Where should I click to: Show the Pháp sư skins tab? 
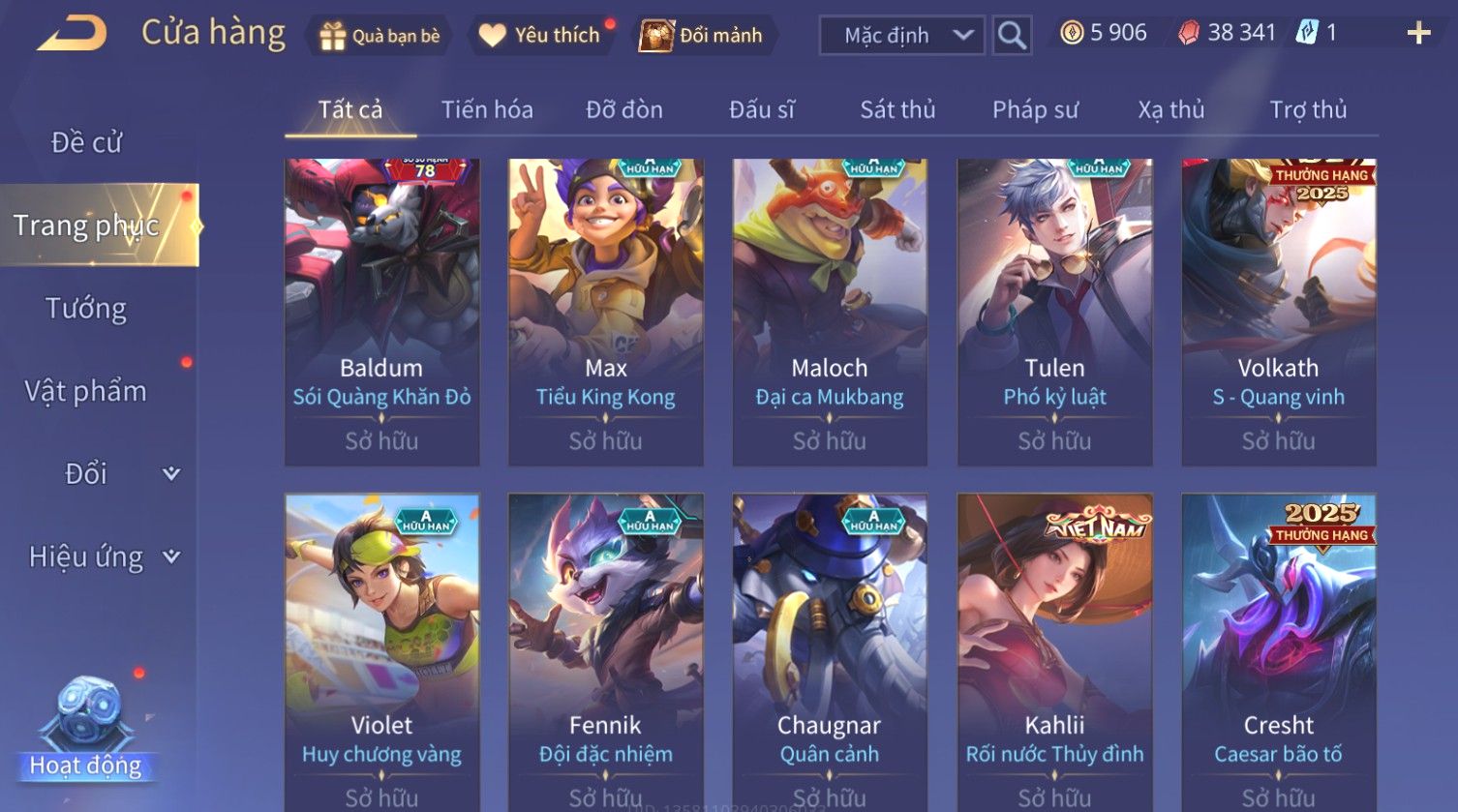coord(1035,110)
